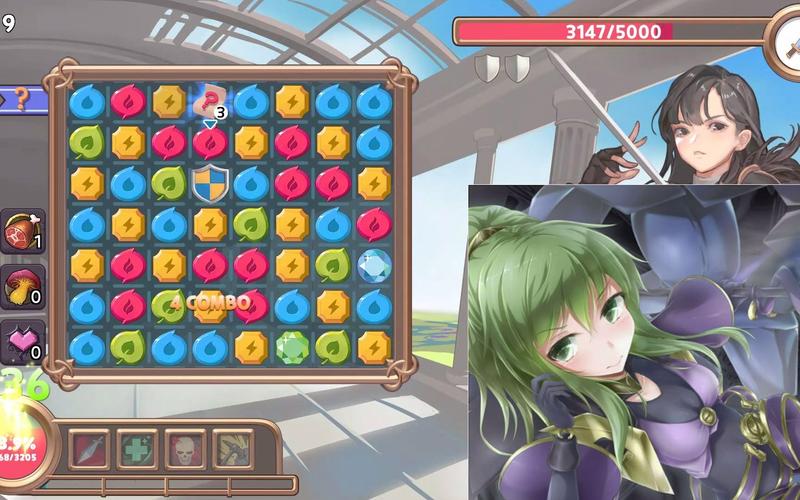Viewport: 800px width, 500px height.
Task: Select the pink question mark tile
Action: click(210, 100)
